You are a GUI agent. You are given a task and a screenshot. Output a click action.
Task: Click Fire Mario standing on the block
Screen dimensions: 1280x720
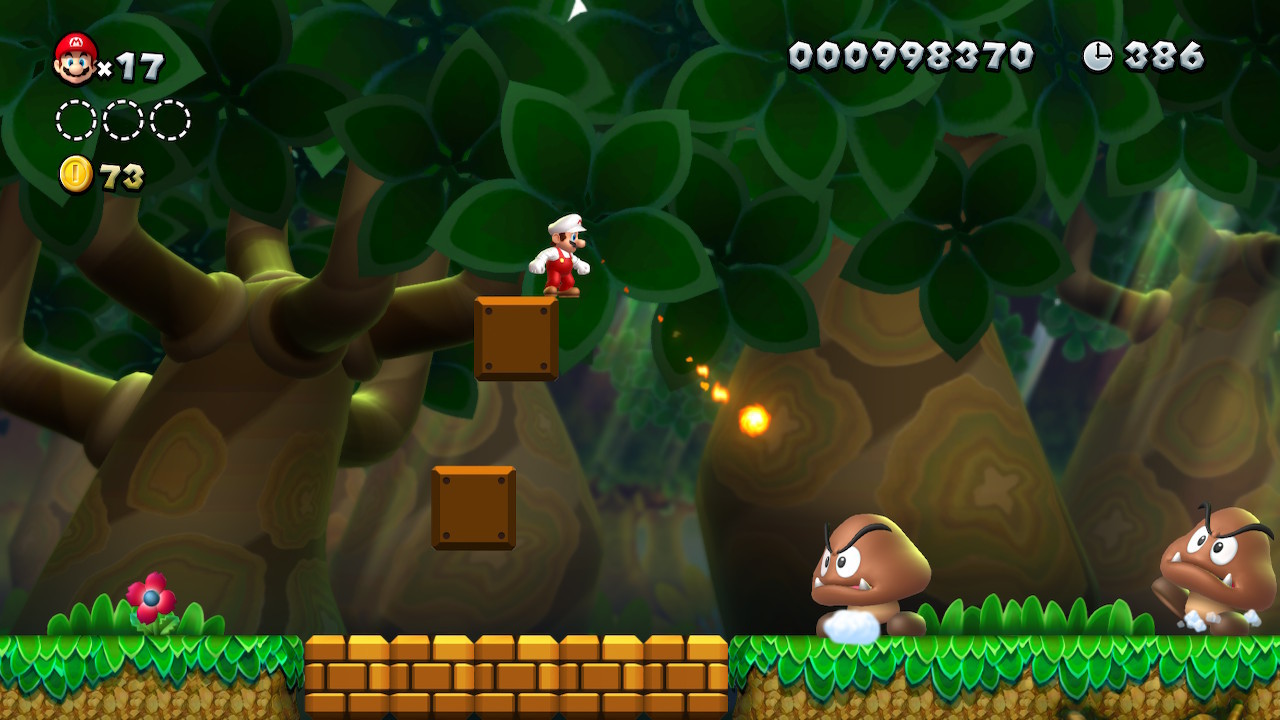pyautogui.click(x=563, y=258)
